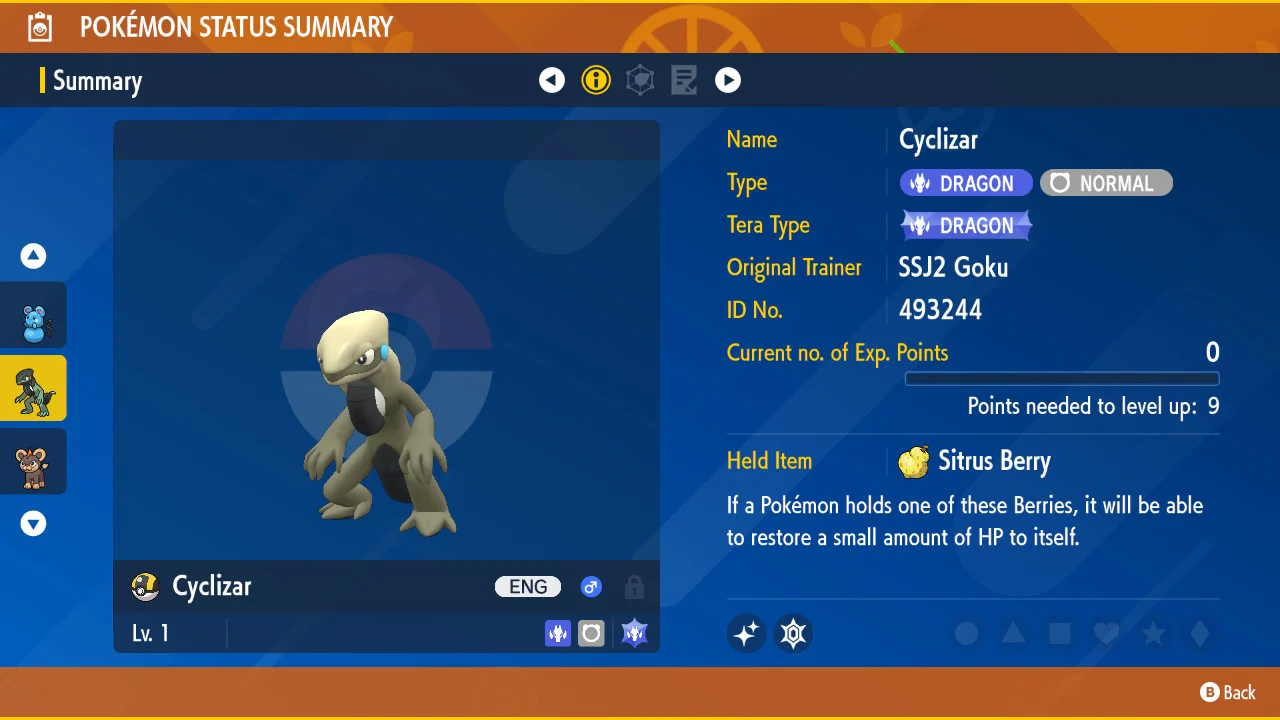This screenshot has height=720, width=1280.
Task: Switch to the stats hexagon tab
Action: point(640,80)
